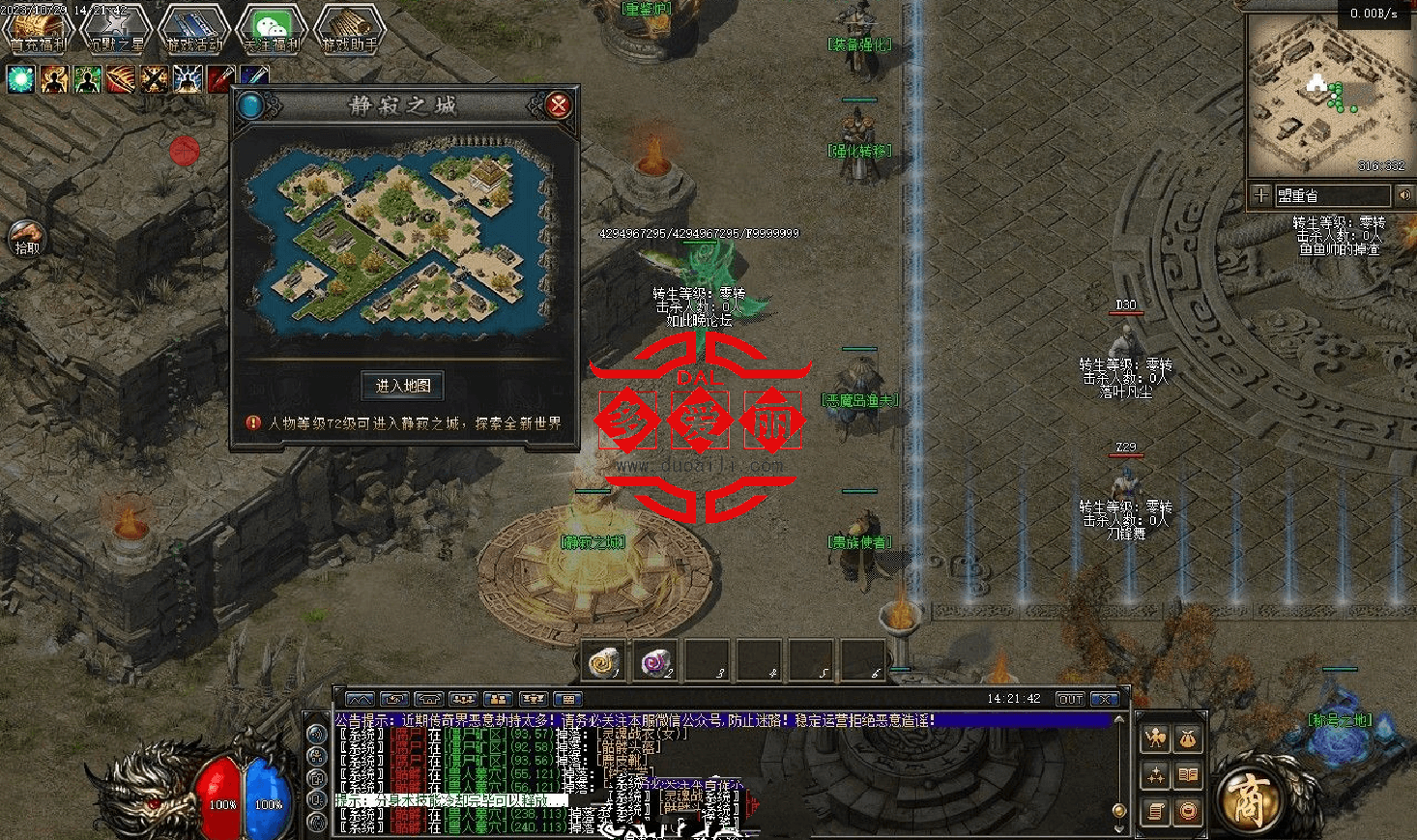Open the 游戏助手 scroll icon
The width and height of the screenshot is (1417, 840).
(350, 29)
